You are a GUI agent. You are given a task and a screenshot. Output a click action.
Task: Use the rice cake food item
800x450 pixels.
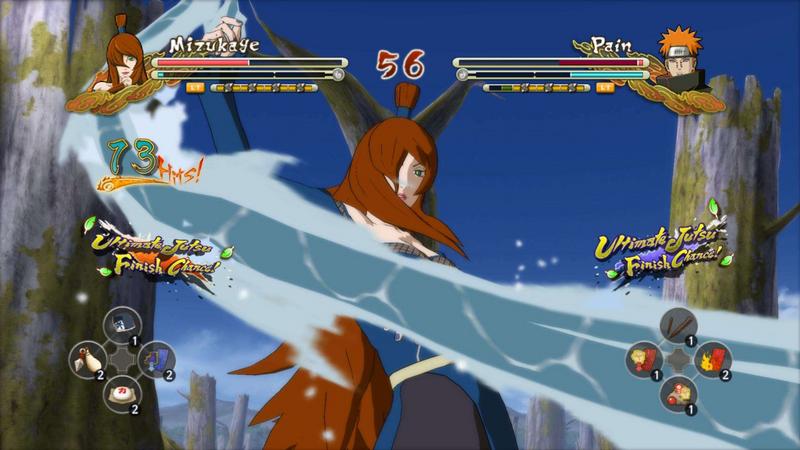(x=120, y=390)
